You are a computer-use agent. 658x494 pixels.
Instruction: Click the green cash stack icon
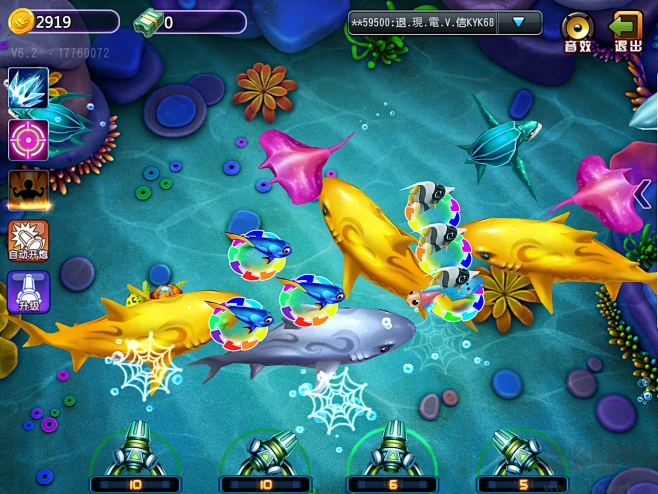(148, 21)
